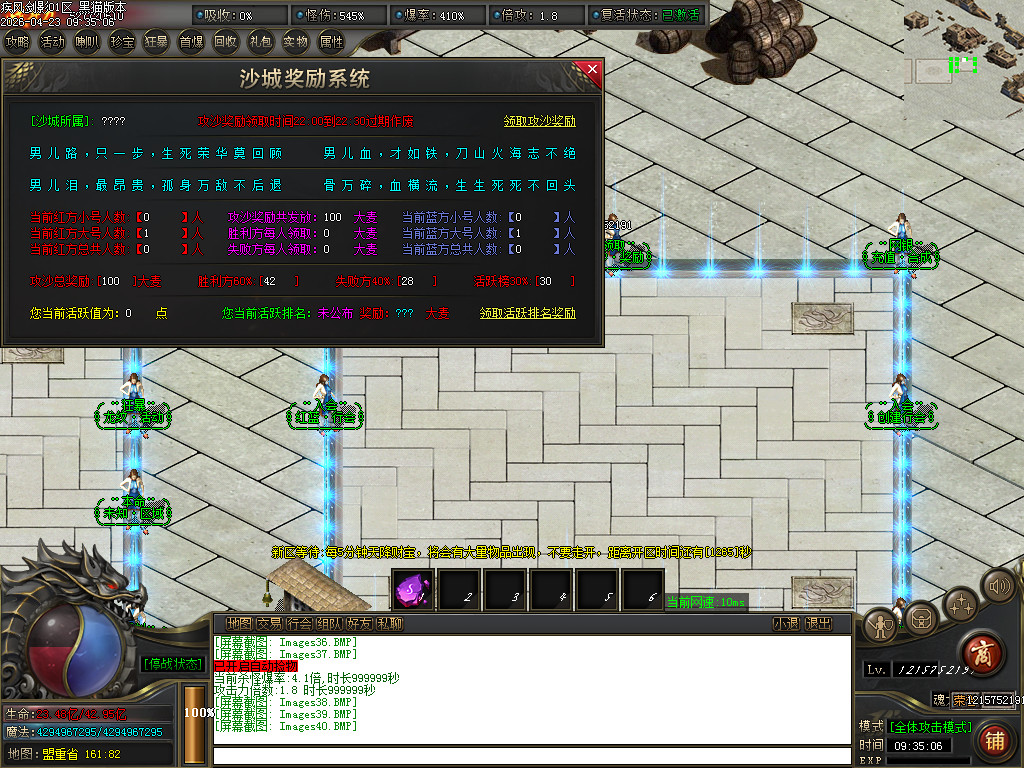Click the 退出 exit button
1024x768 pixels.
point(819,624)
